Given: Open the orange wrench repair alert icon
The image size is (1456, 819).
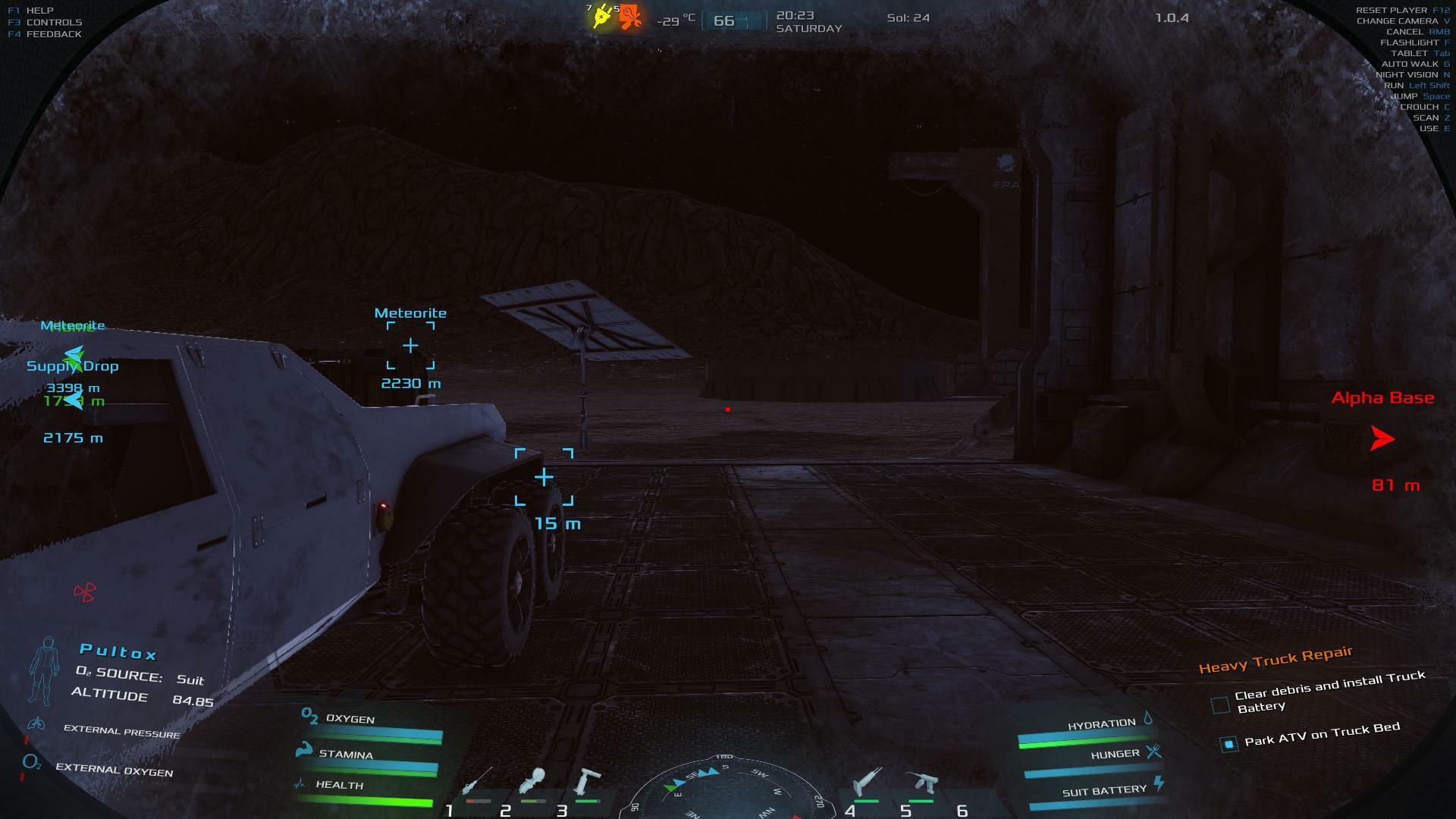Looking at the screenshot, I should (x=630, y=17).
